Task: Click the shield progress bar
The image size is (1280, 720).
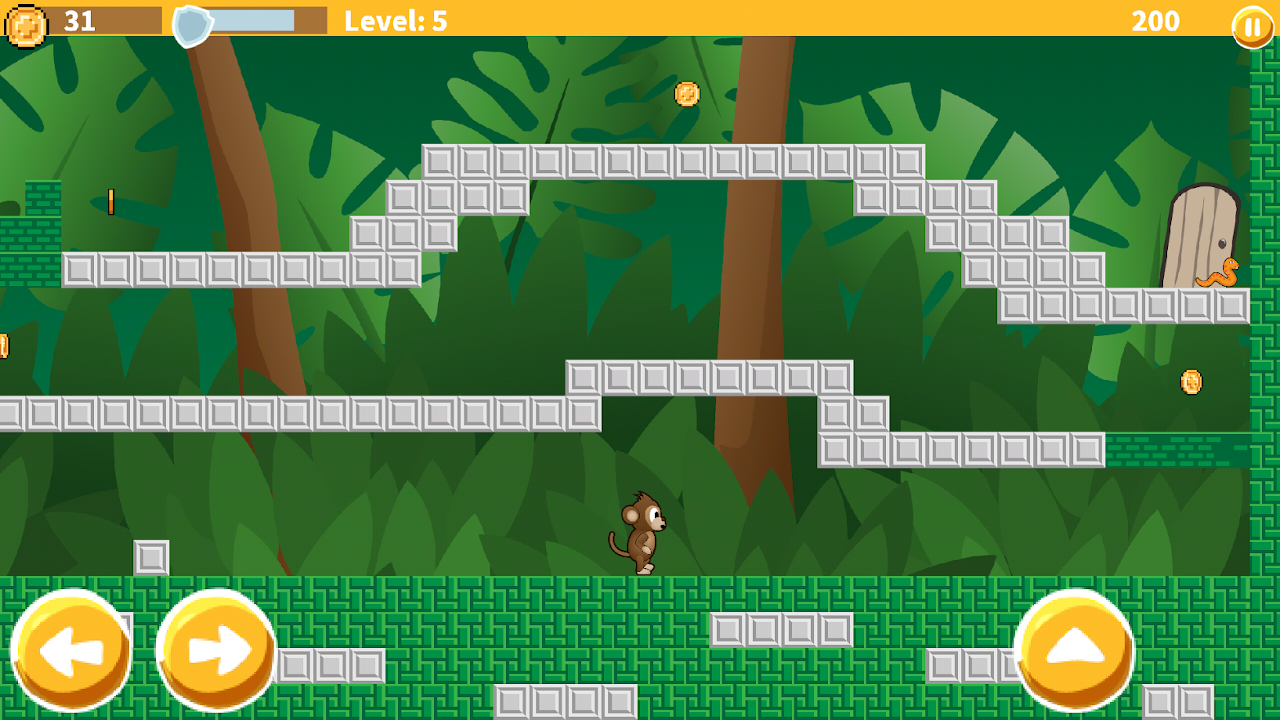Action: tap(250, 18)
